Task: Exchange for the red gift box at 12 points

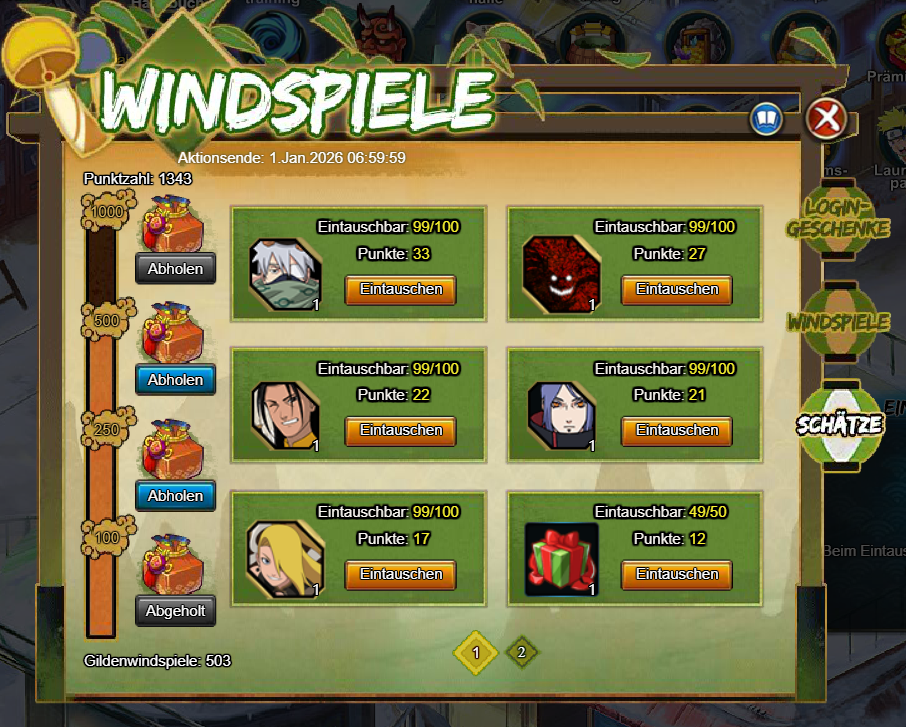Action: [677, 575]
